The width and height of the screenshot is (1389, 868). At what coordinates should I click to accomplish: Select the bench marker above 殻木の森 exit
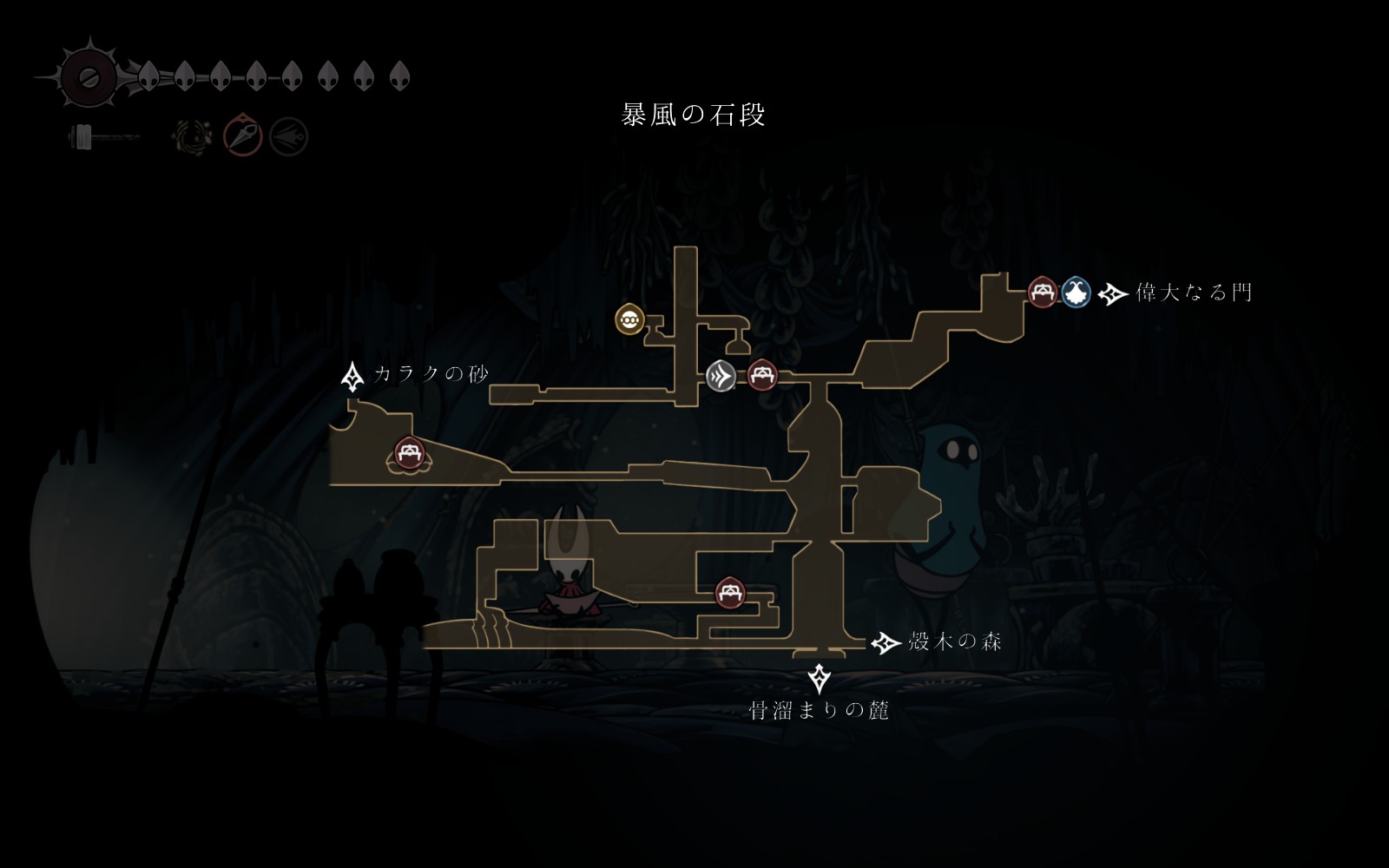pyautogui.click(x=730, y=593)
